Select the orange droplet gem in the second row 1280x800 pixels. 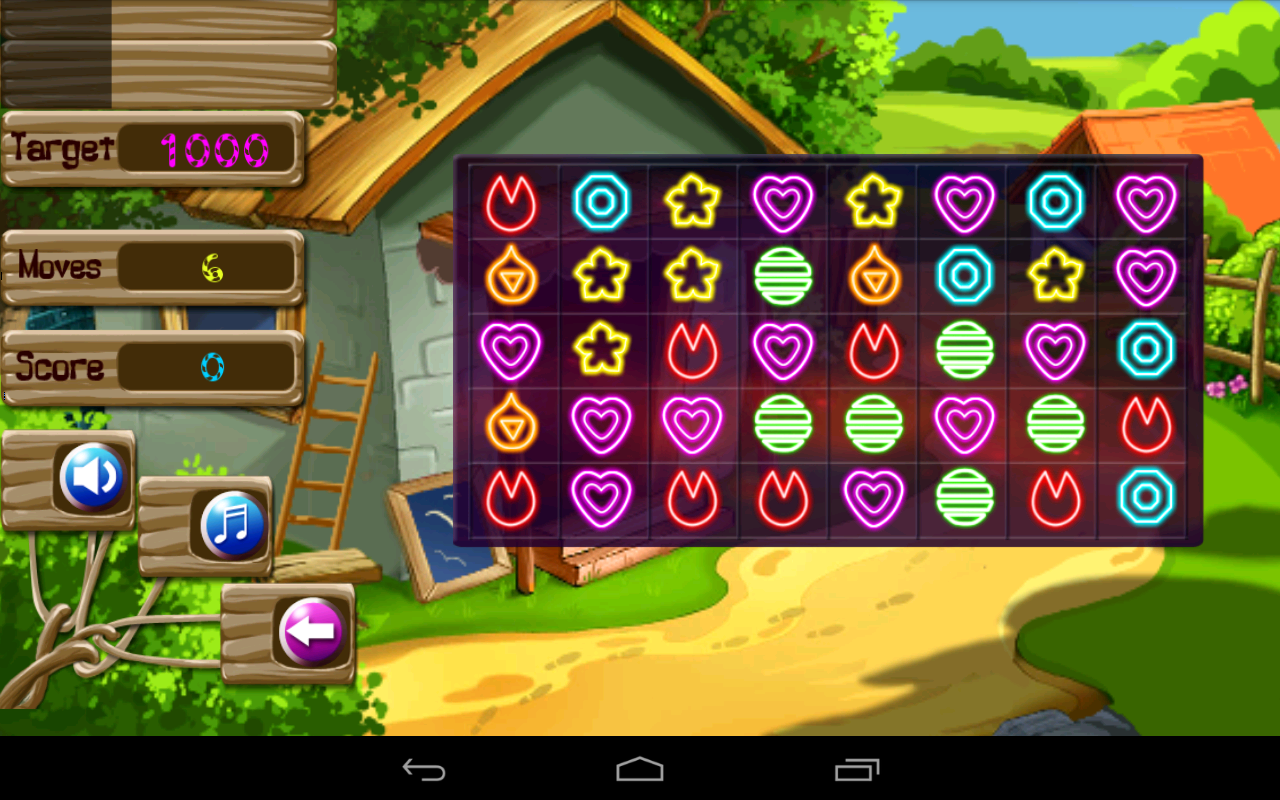[x=512, y=276]
